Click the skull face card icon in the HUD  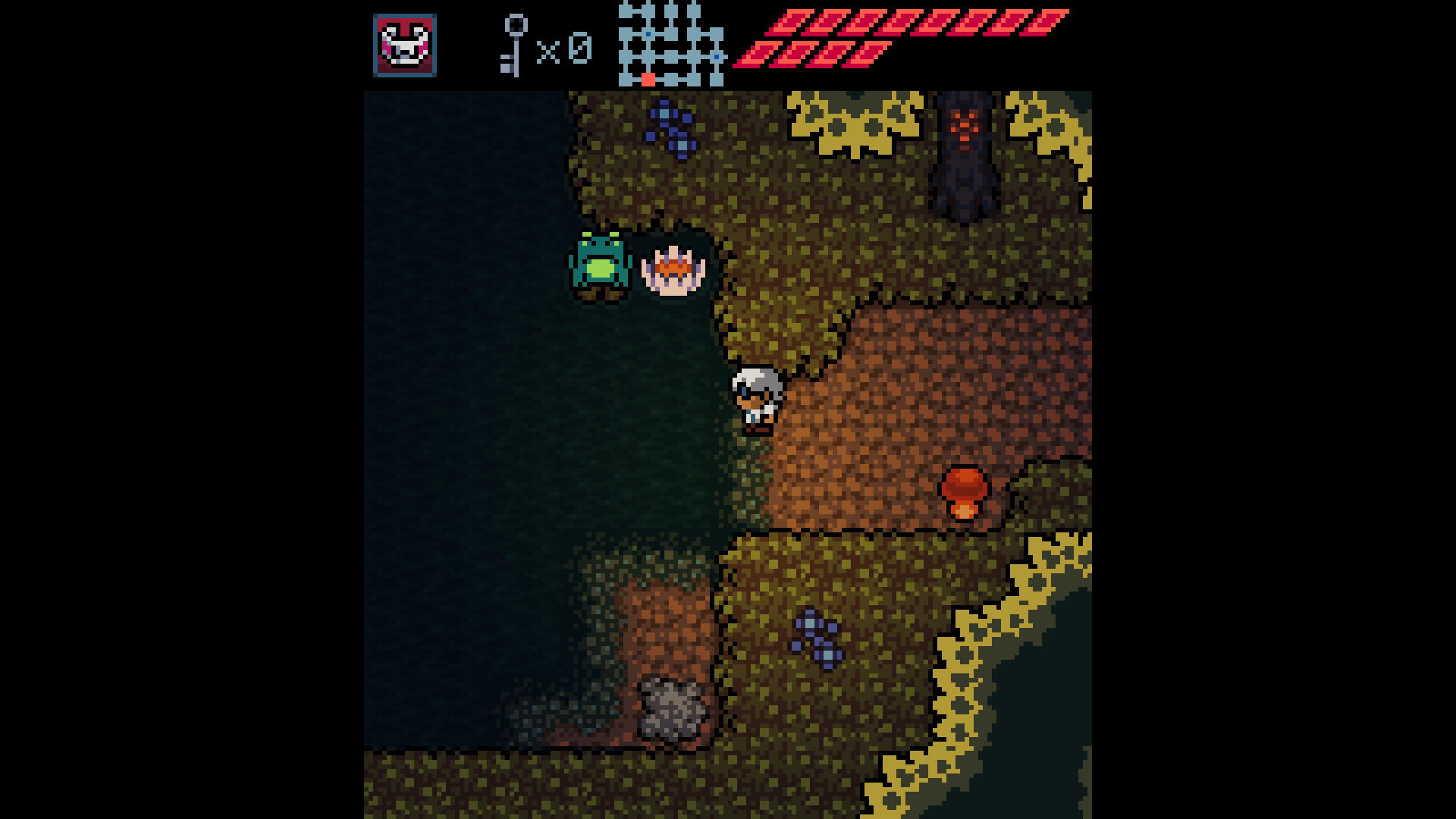[x=404, y=45]
